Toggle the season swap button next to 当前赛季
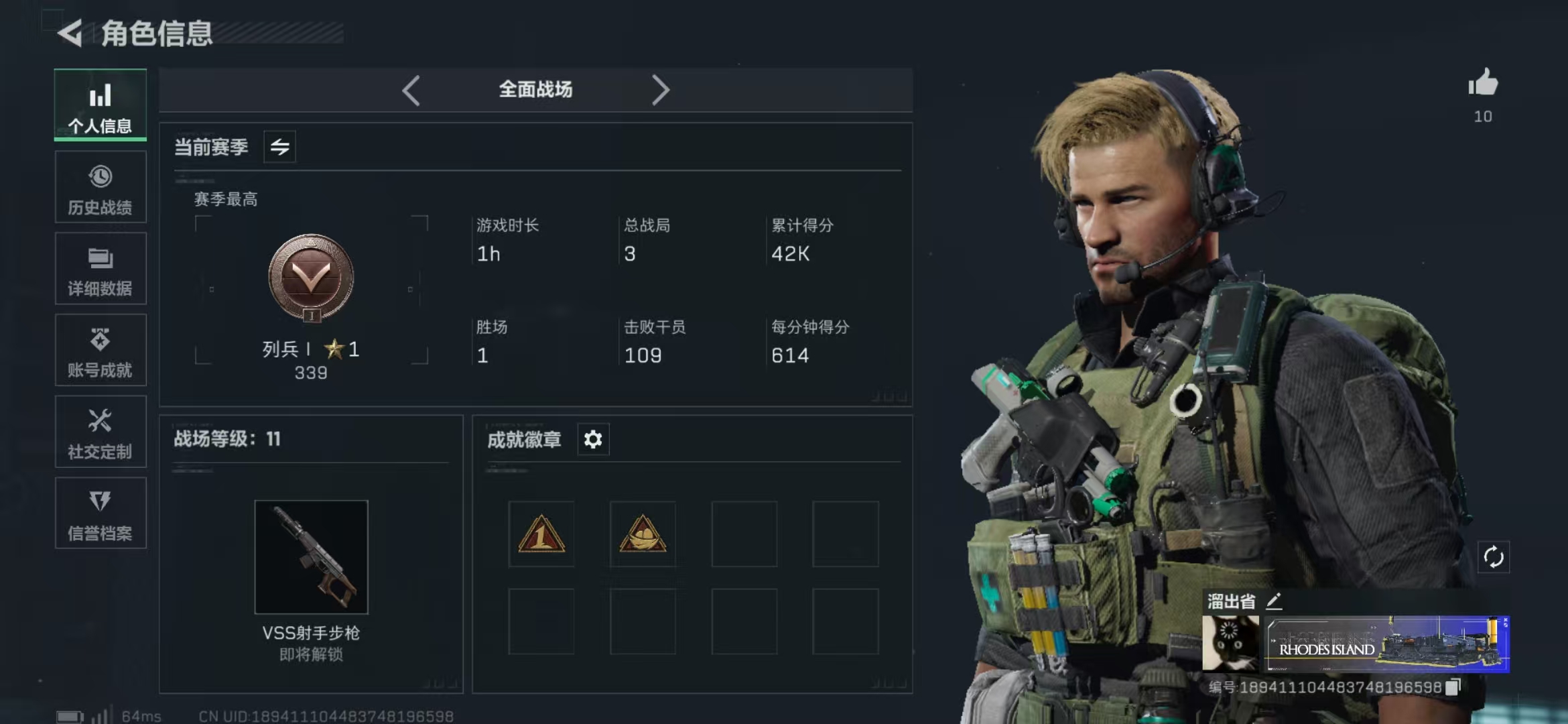The width and height of the screenshot is (1568, 724). pos(280,147)
